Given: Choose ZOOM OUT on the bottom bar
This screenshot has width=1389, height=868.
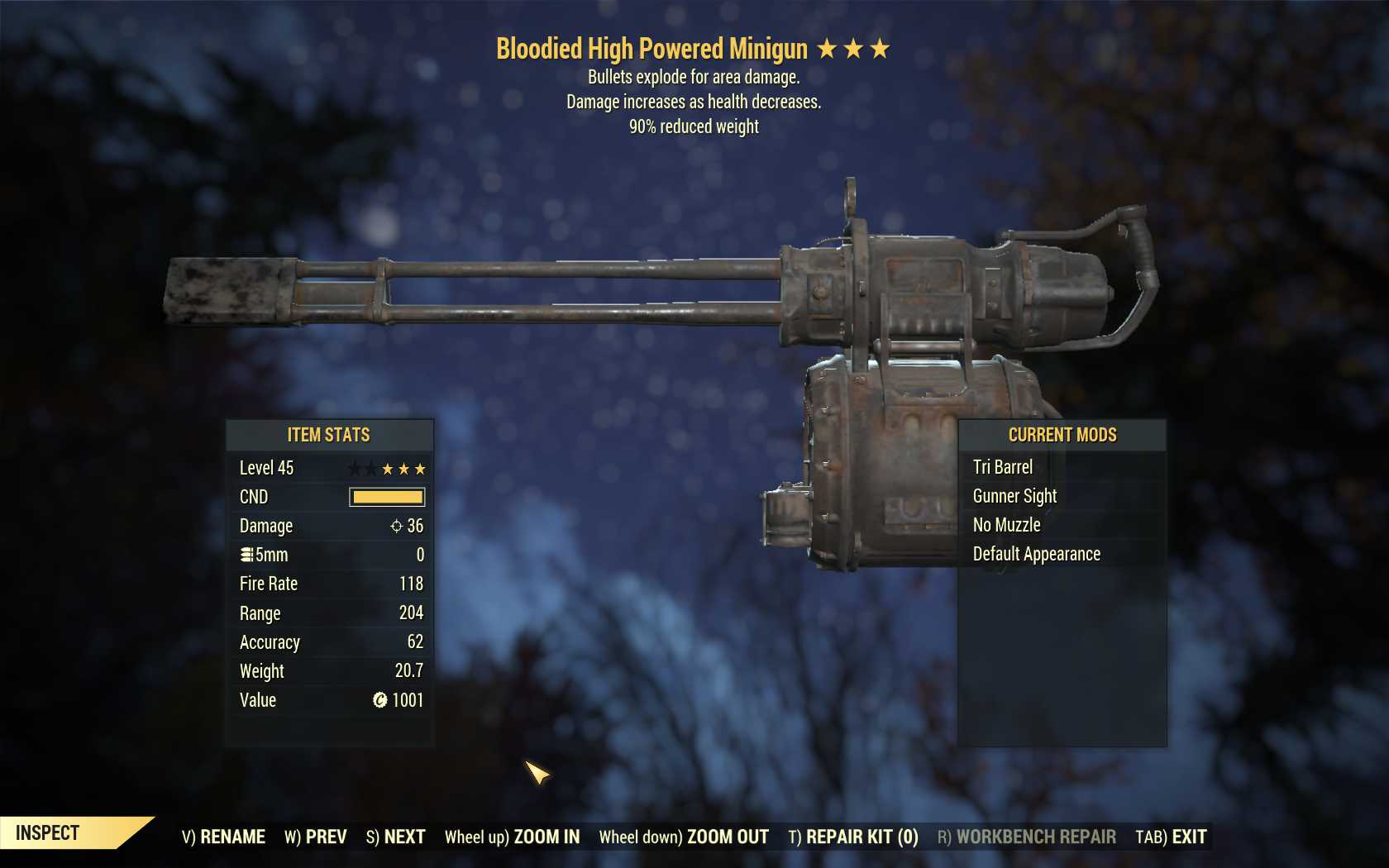Looking at the screenshot, I should (684, 837).
